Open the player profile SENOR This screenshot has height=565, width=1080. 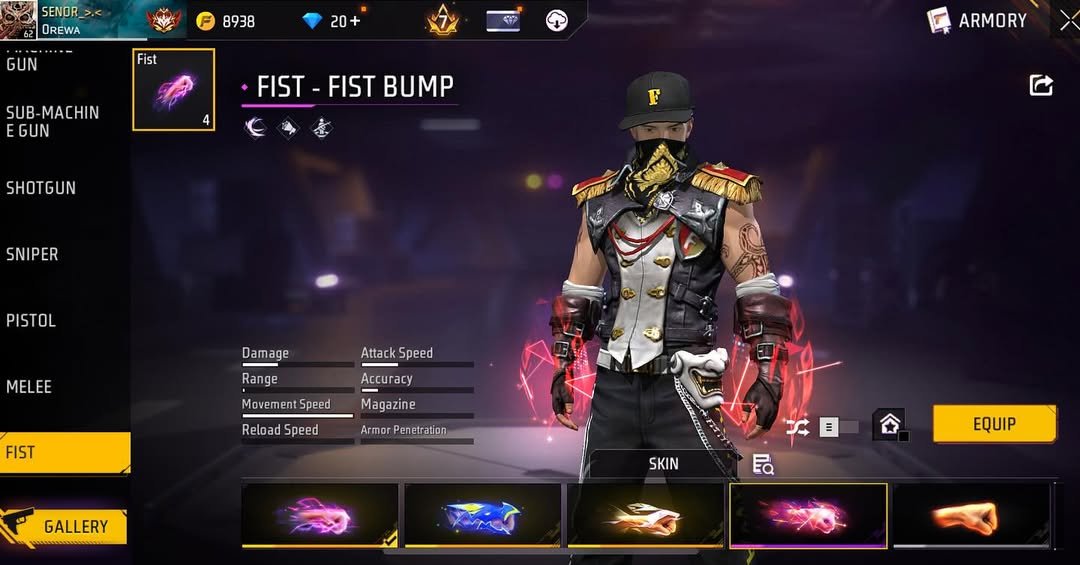click(x=60, y=19)
